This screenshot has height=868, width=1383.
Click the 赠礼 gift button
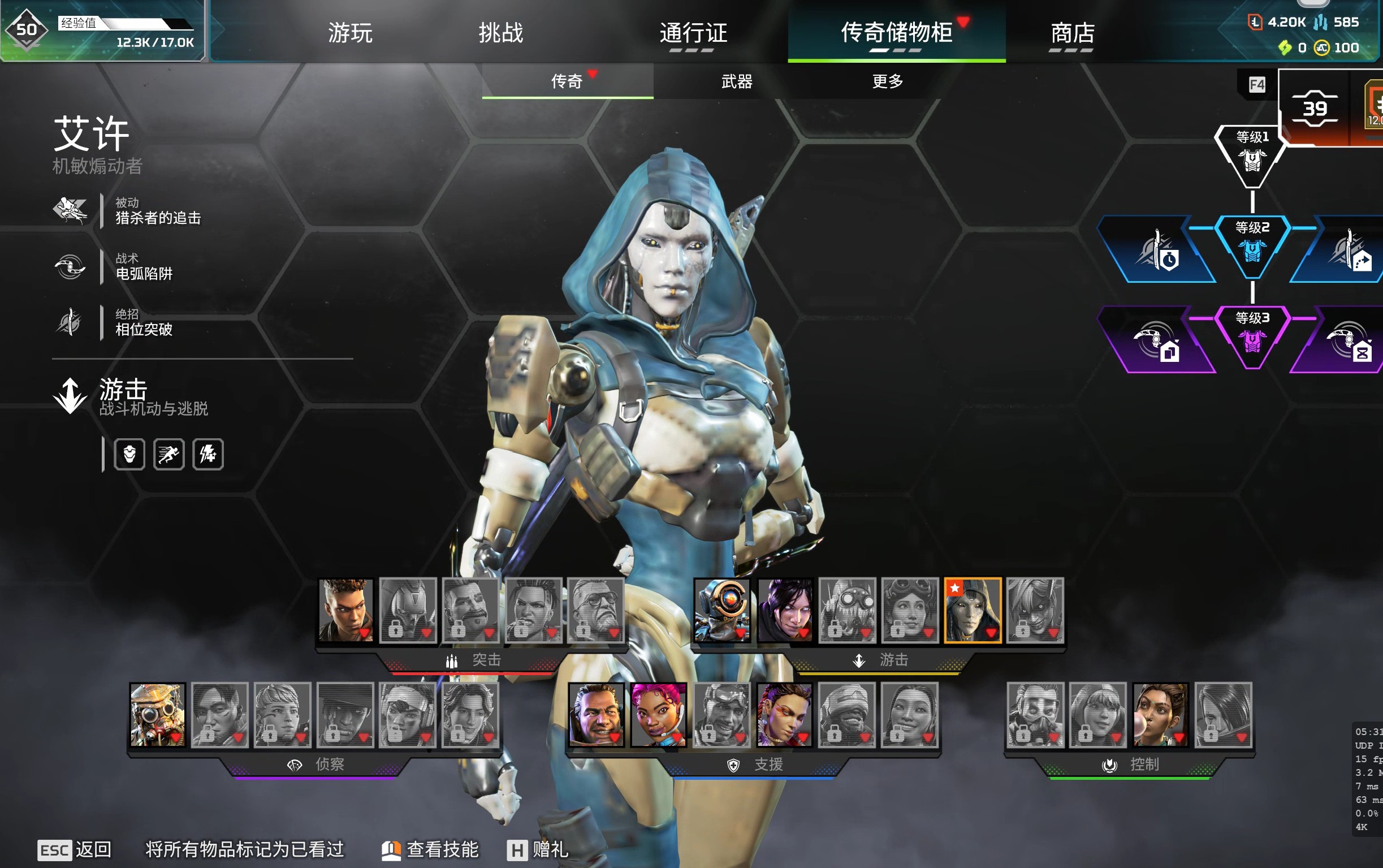point(538,849)
